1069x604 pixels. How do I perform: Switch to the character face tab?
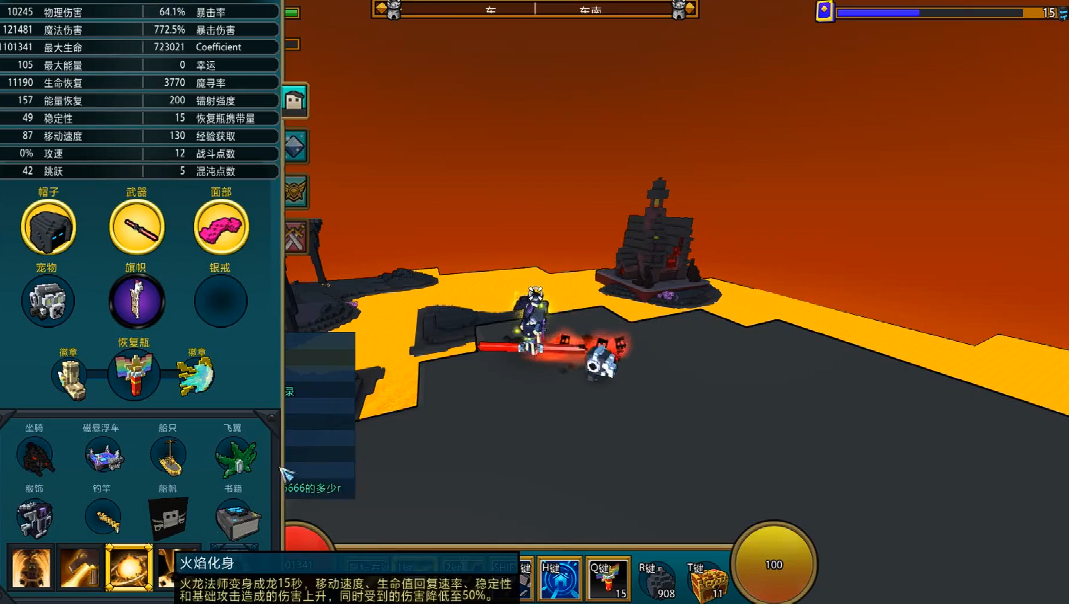[x=295, y=100]
